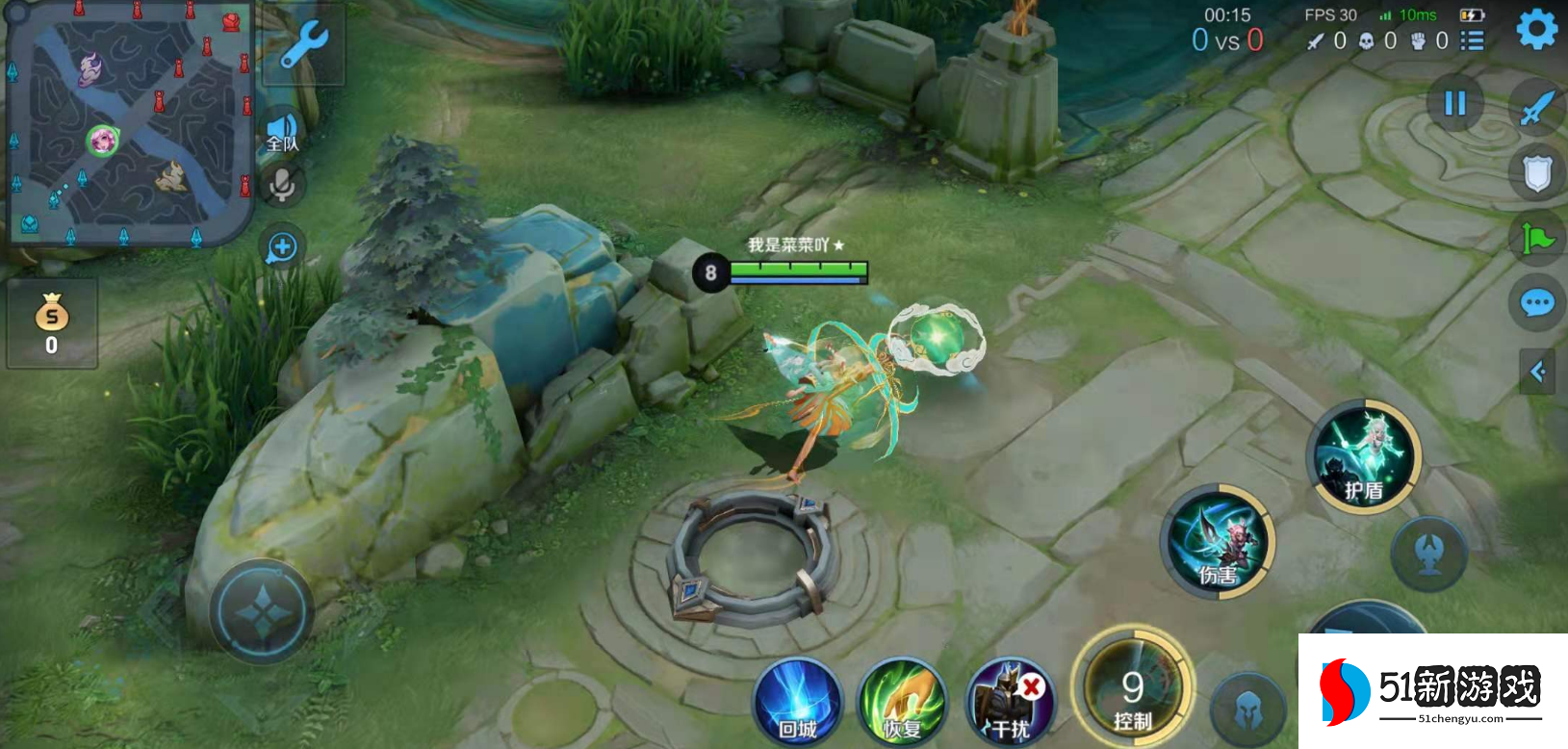1568x749 pixels.
Task: Cast the Shield (护盾) skill
Action: point(1364,456)
